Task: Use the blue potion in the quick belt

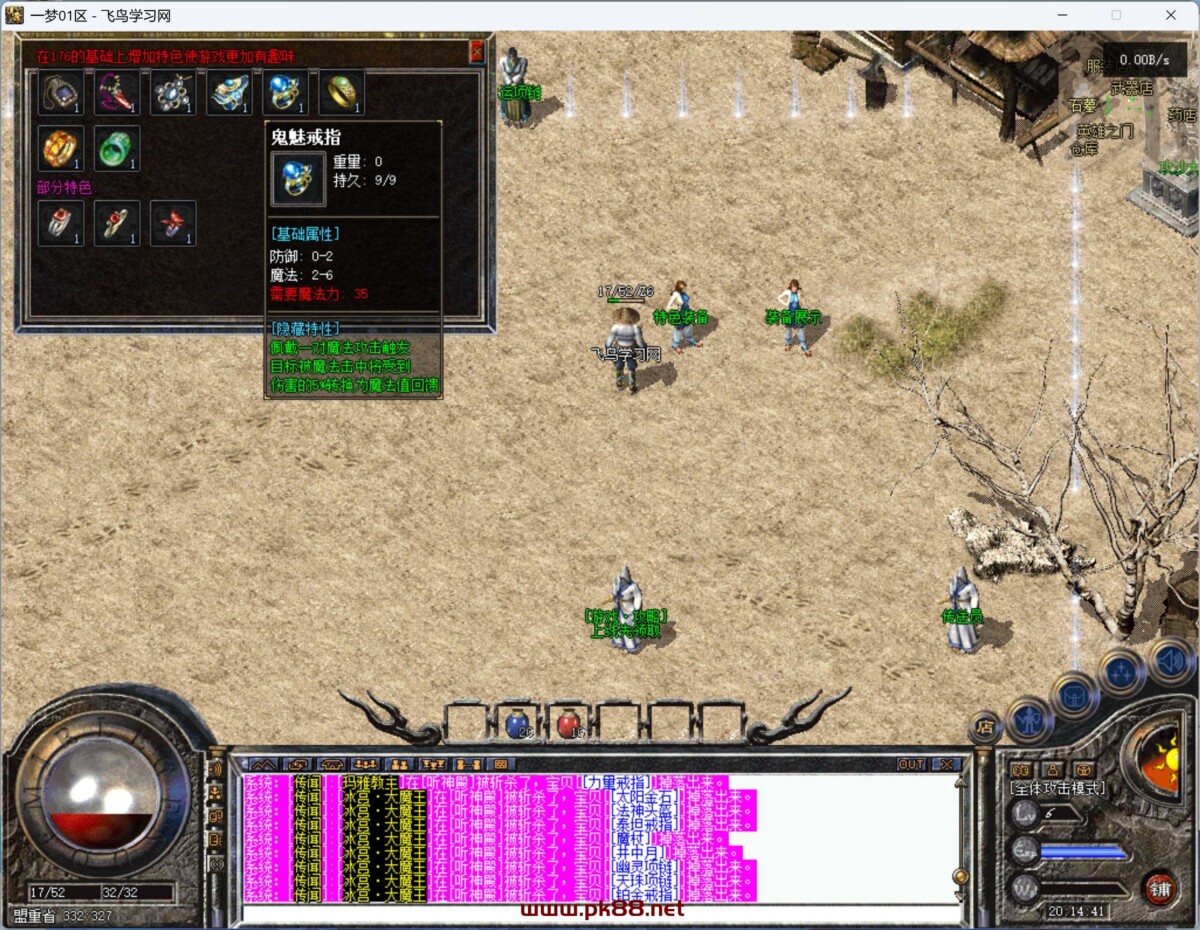Action: (517, 722)
